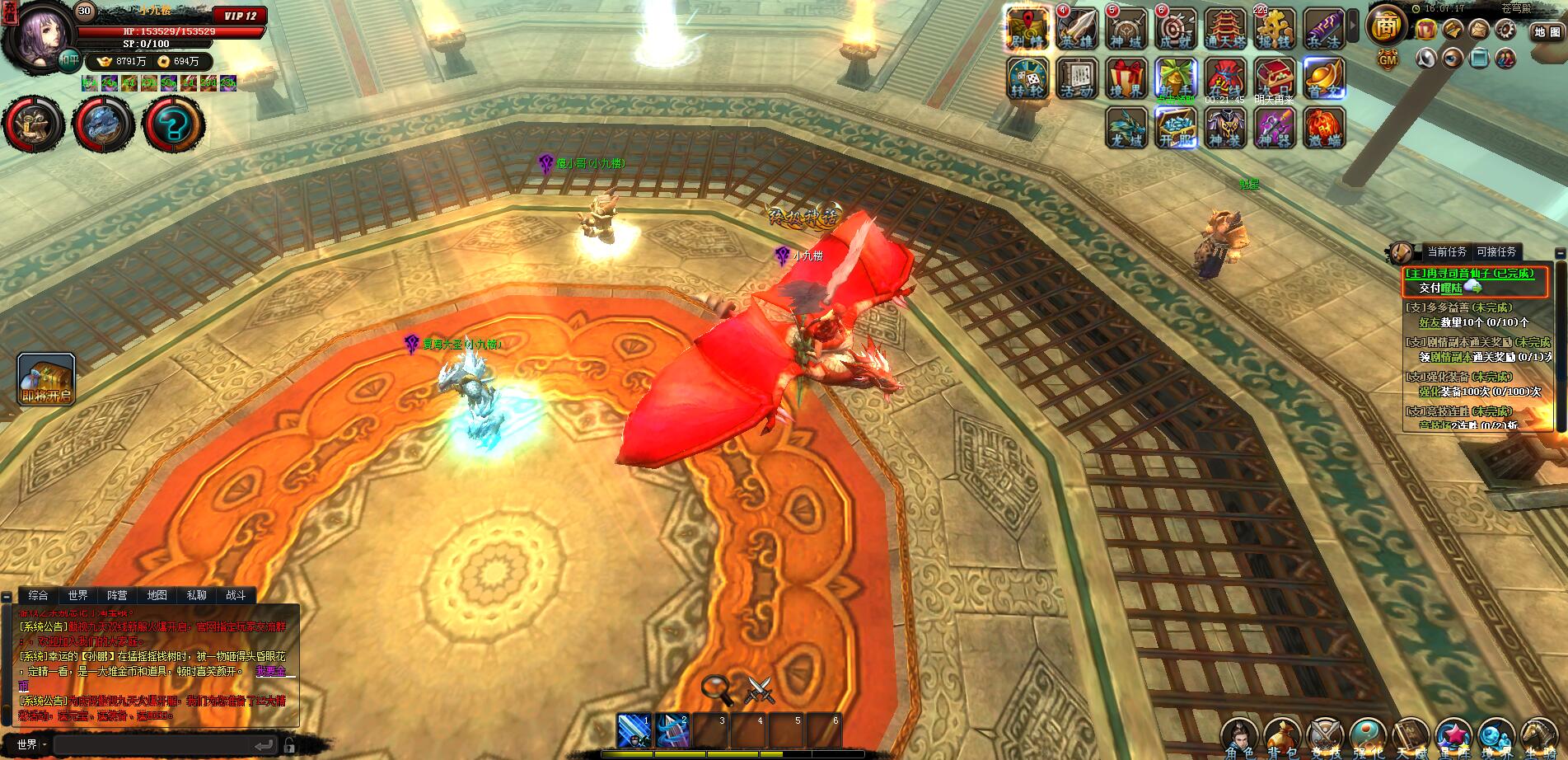Open the 通天塔 tower icon
The height and width of the screenshot is (760, 1568).
click(1225, 29)
